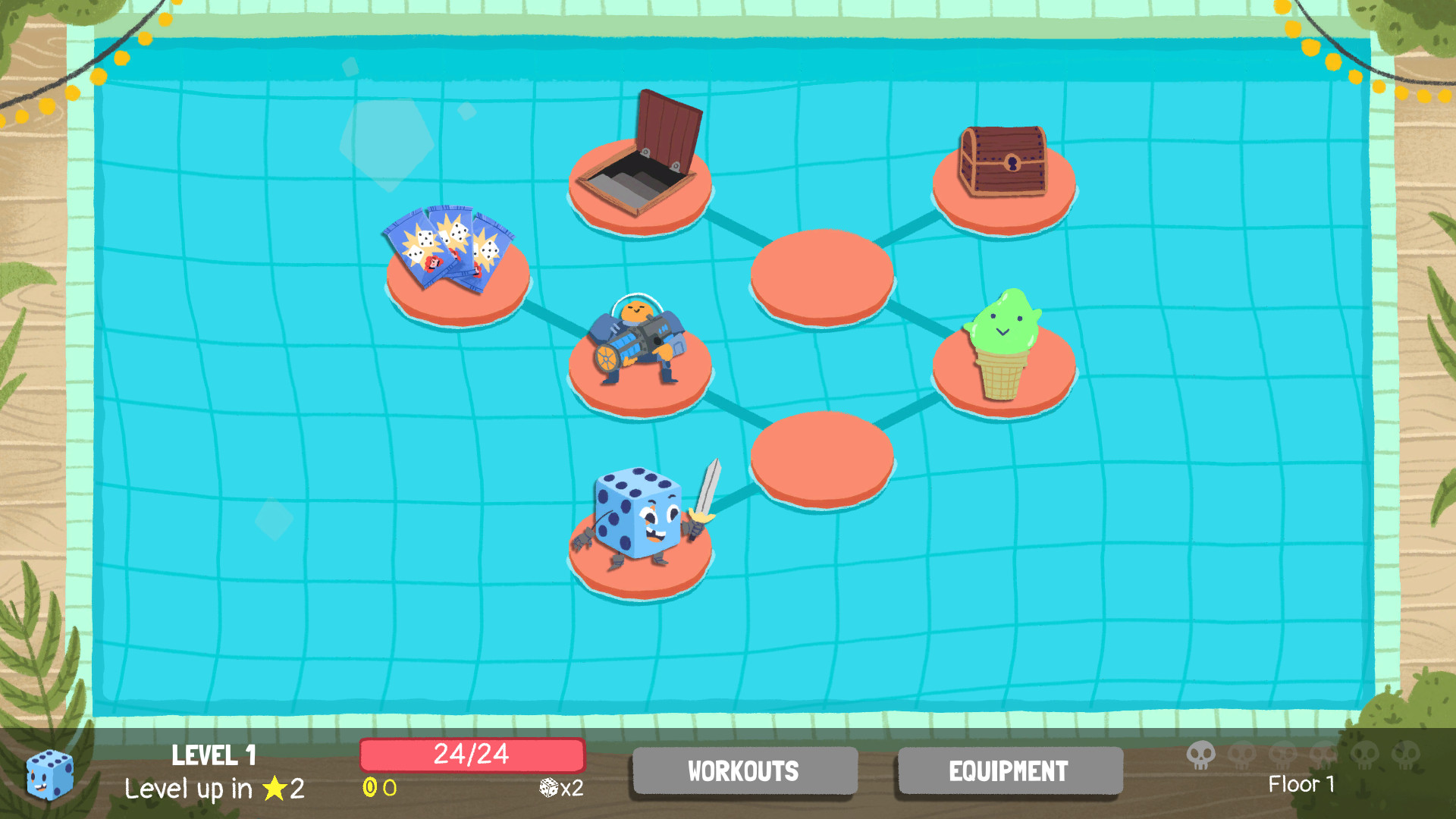This screenshot has height=819, width=1456.
Task: Click the Level 1 text
Action: click(x=214, y=756)
